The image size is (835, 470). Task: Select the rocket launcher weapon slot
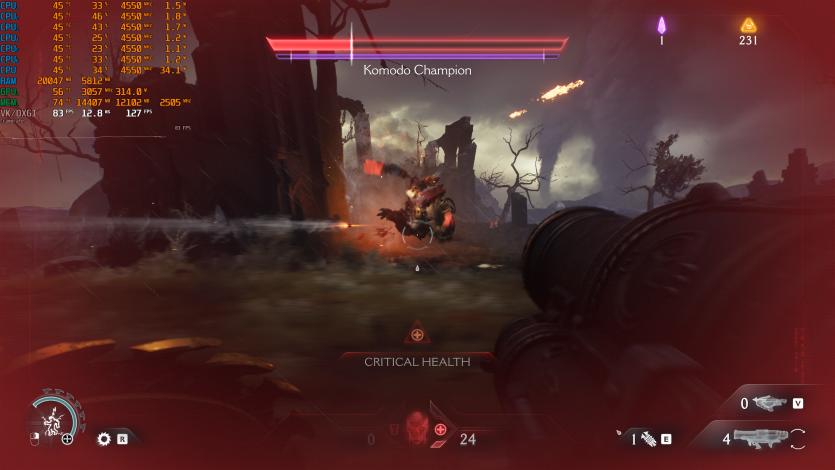[x=759, y=437]
